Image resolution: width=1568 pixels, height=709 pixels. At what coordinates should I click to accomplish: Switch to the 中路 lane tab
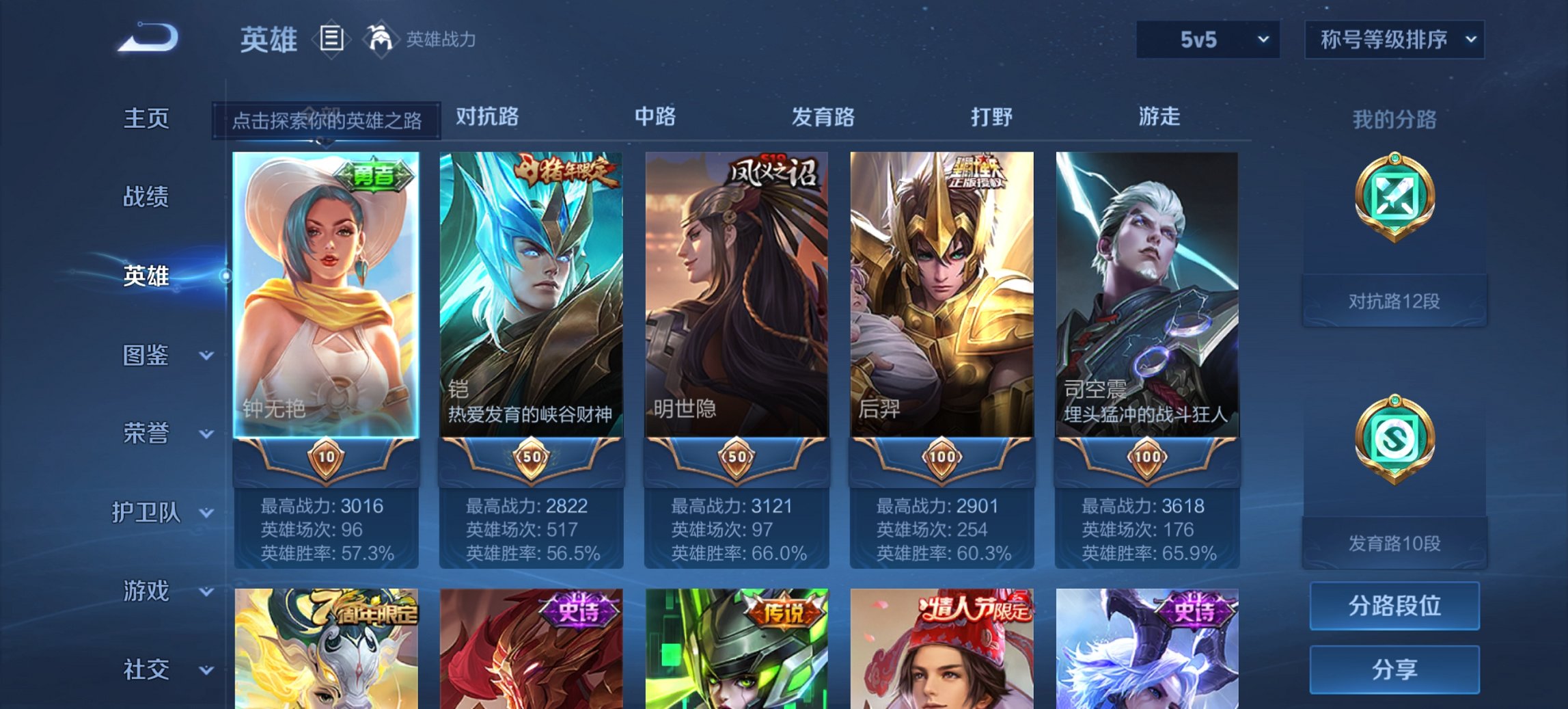[x=656, y=118]
